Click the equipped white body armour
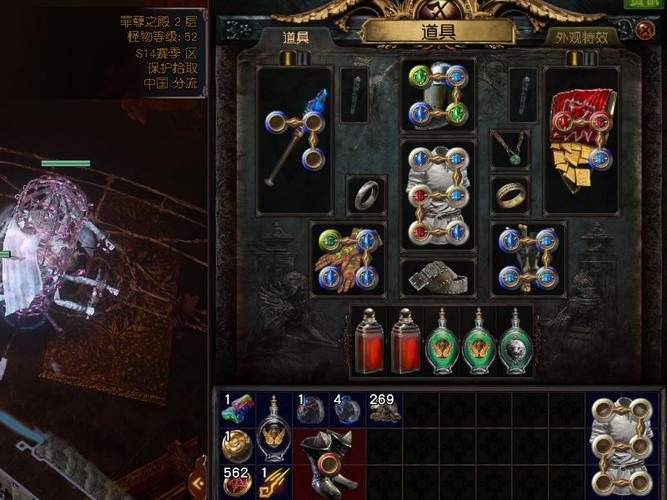The height and width of the screenshot is (500, 667). [x=438, y=195]
